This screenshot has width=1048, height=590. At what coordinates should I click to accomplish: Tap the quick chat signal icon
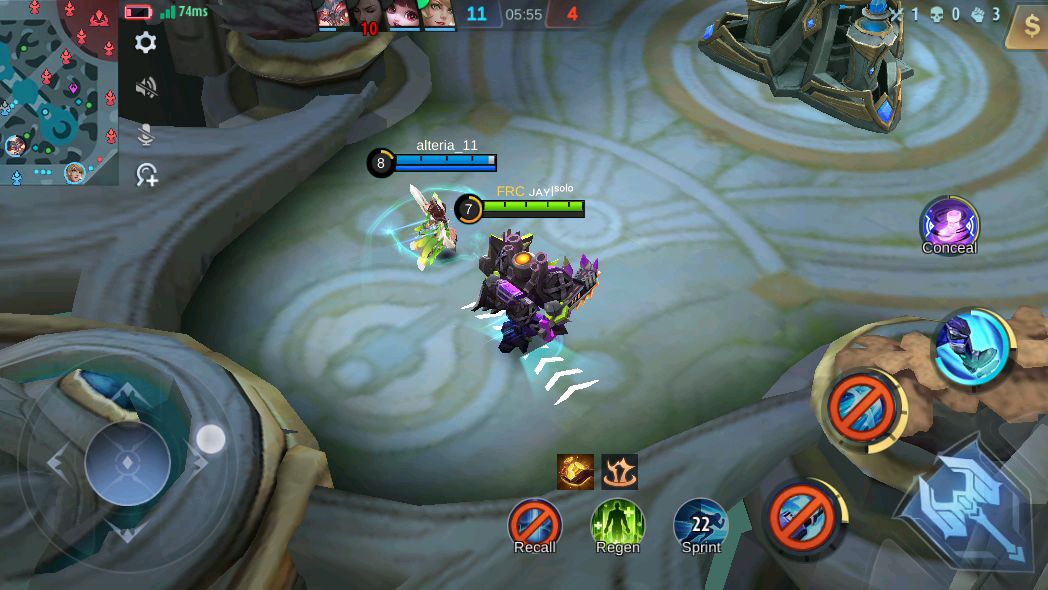point(147,176)
